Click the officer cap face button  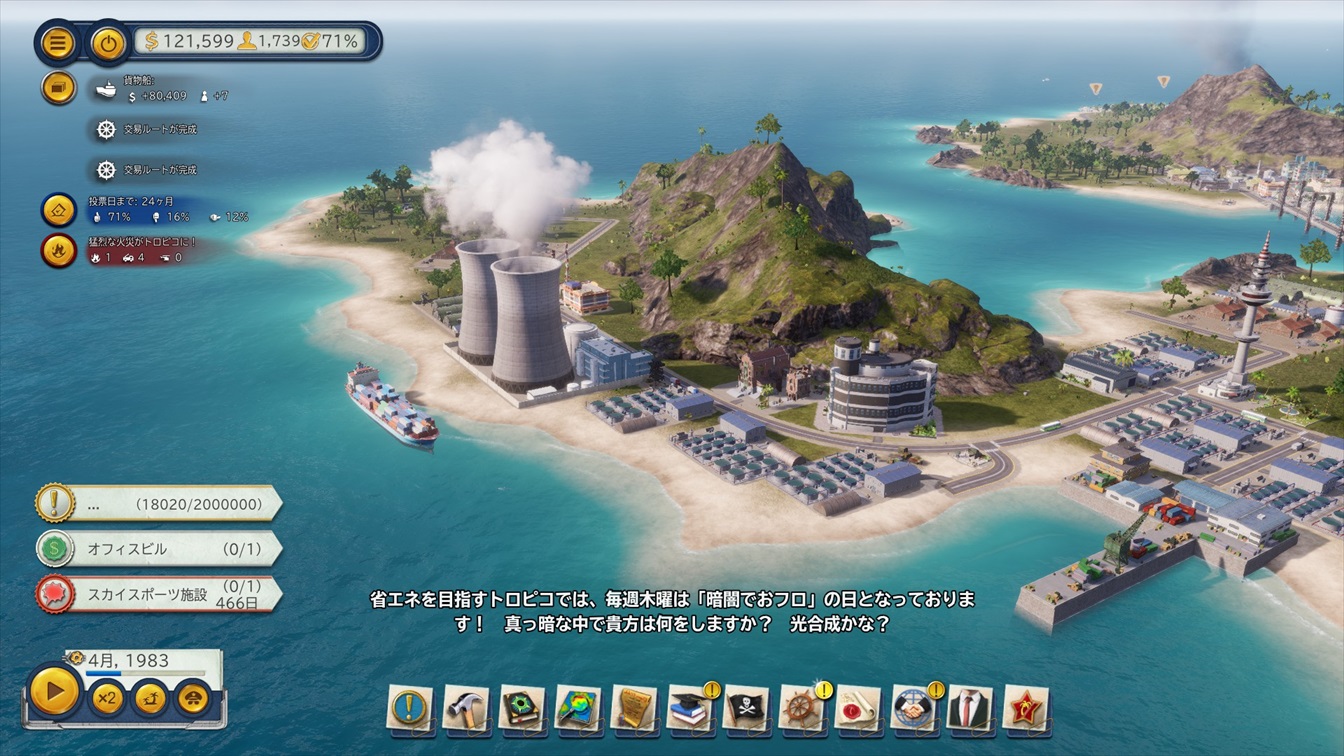point(193,697)
